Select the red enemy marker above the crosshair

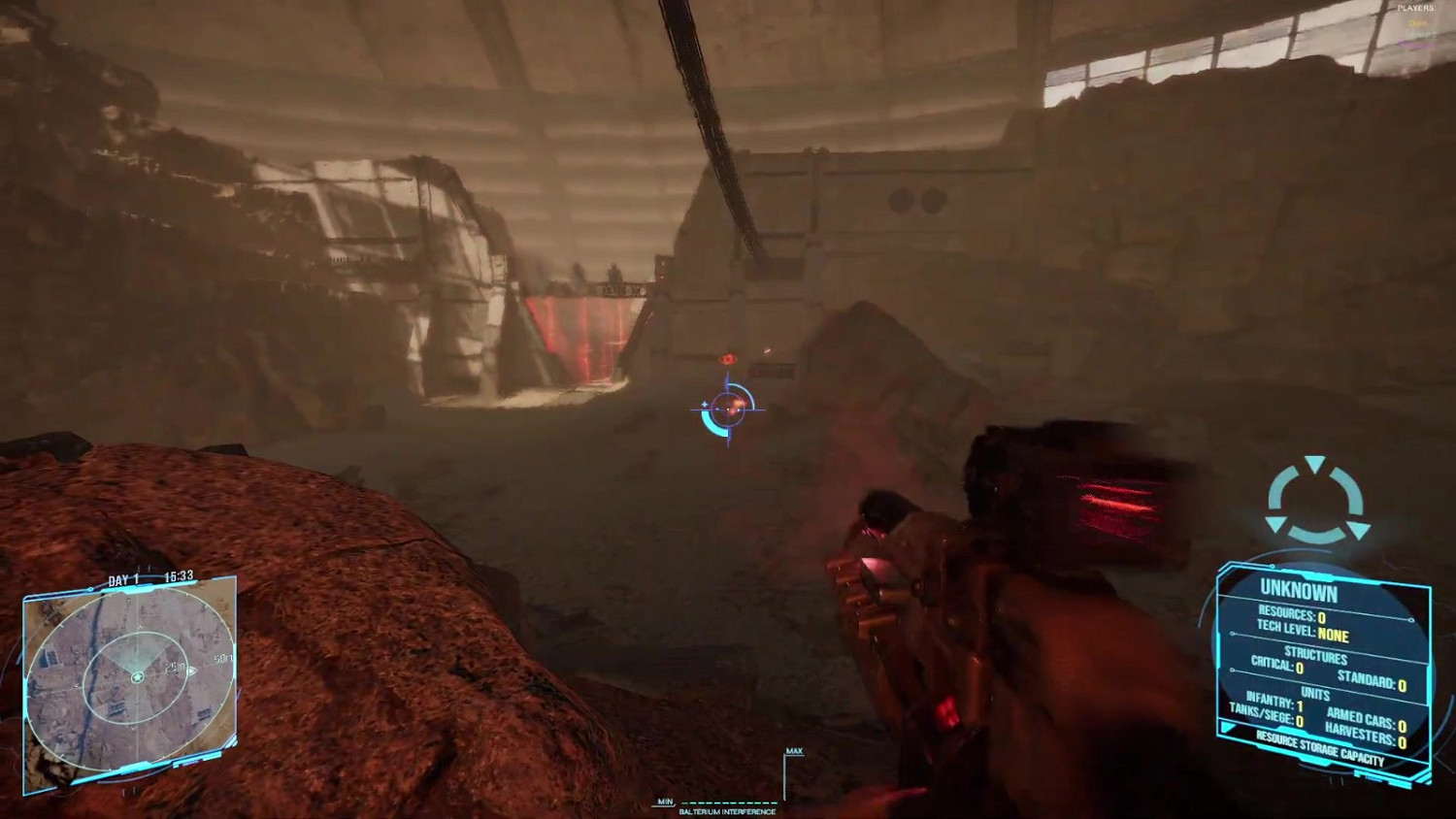pos(726,357)
